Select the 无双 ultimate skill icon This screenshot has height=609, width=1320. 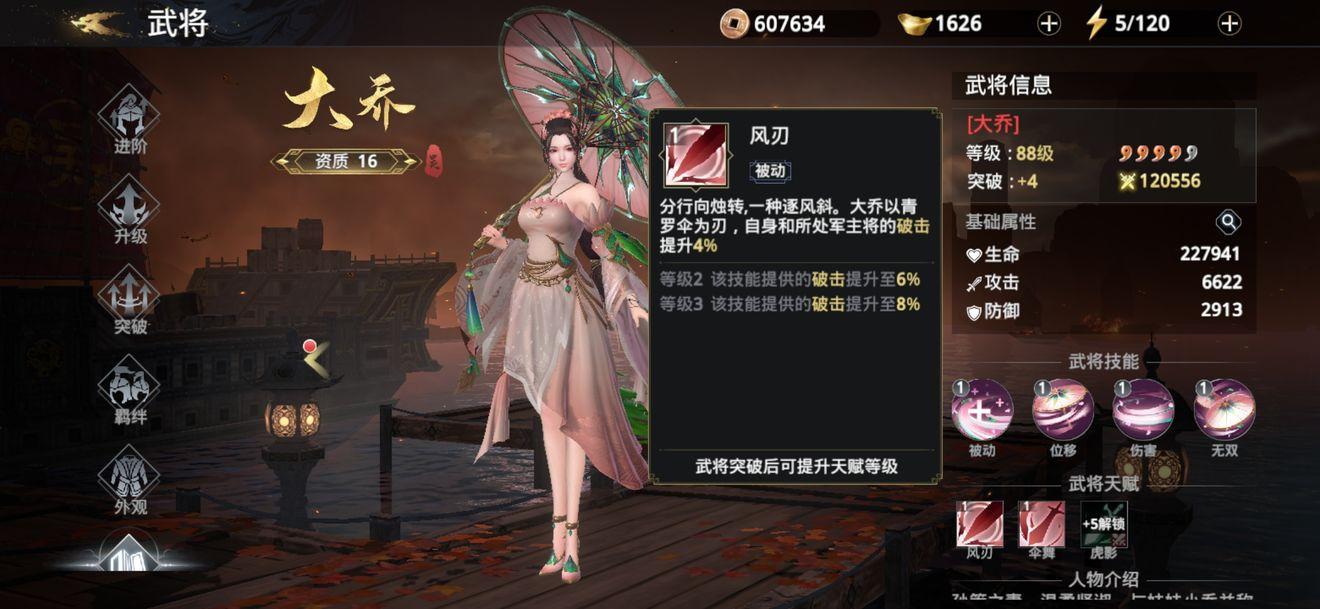tap(1224, 410)
